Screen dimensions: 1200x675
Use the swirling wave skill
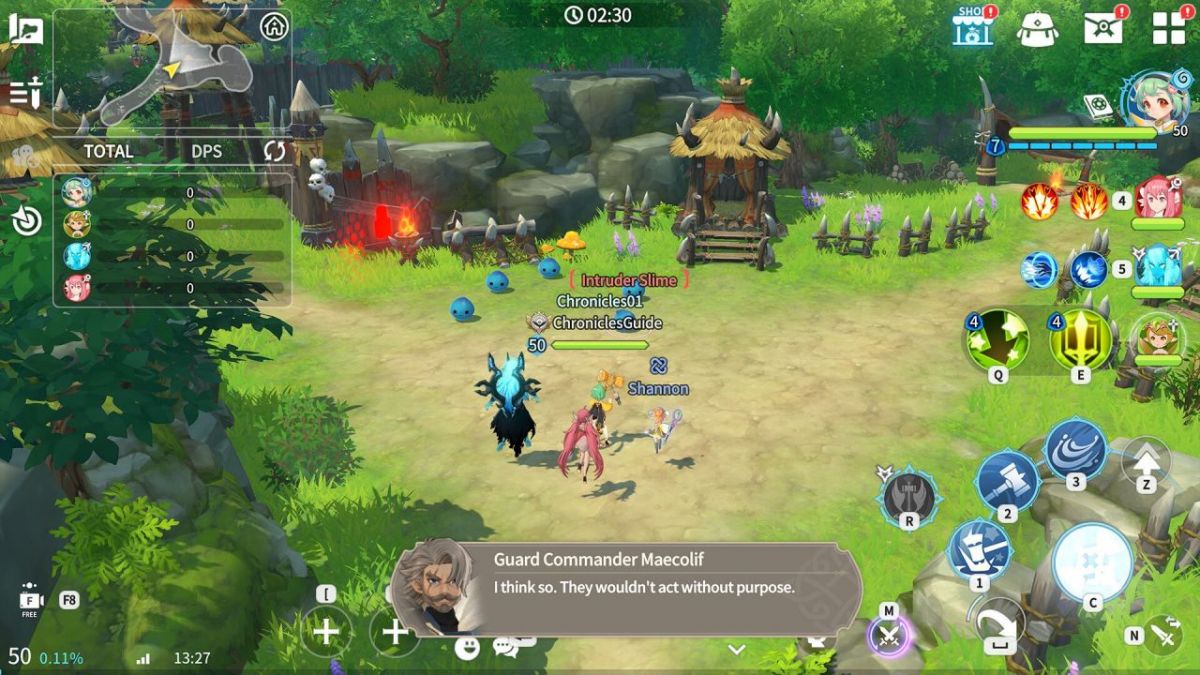click(1076, 450)
